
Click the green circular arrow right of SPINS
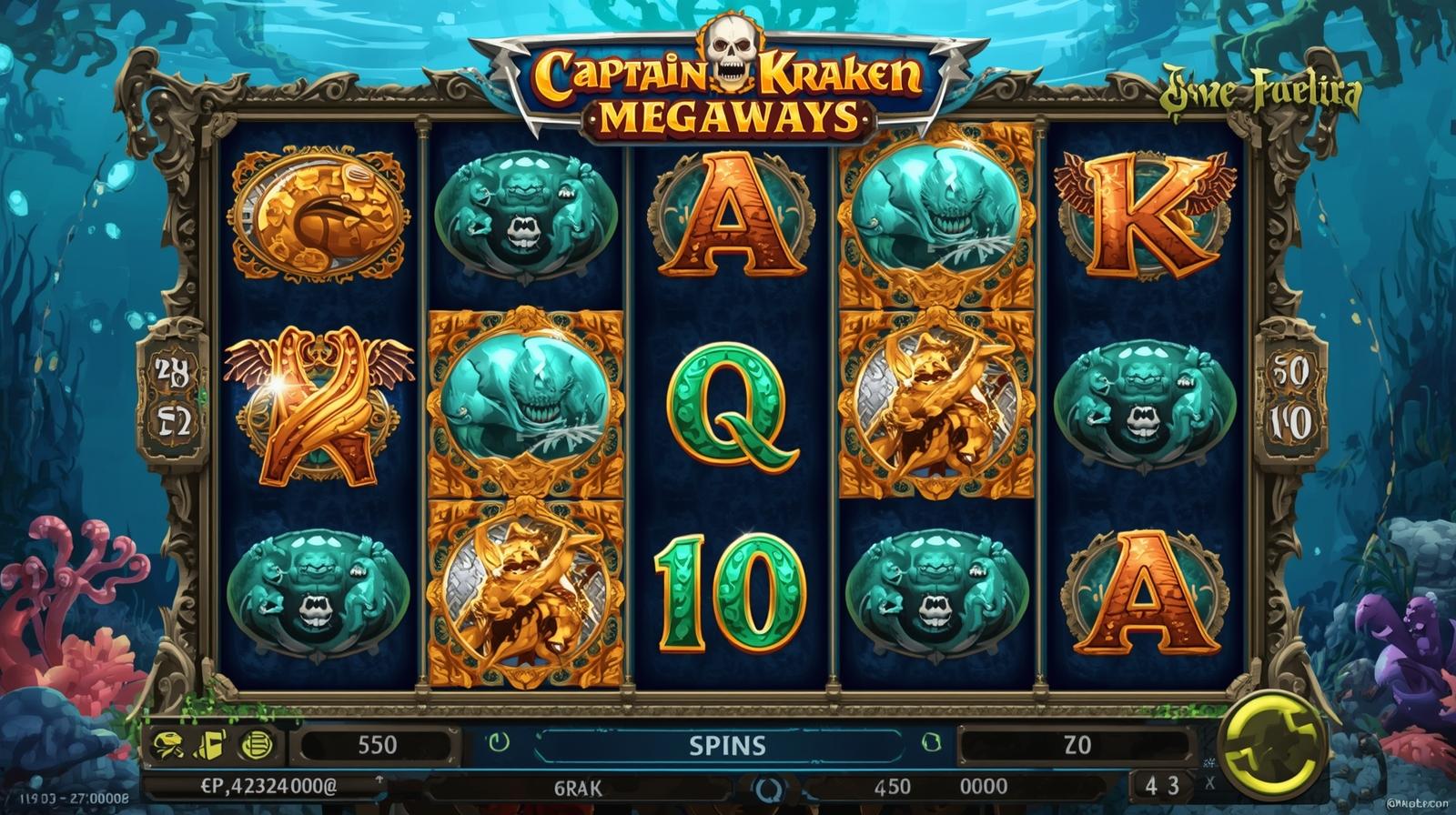coord(930,742)
